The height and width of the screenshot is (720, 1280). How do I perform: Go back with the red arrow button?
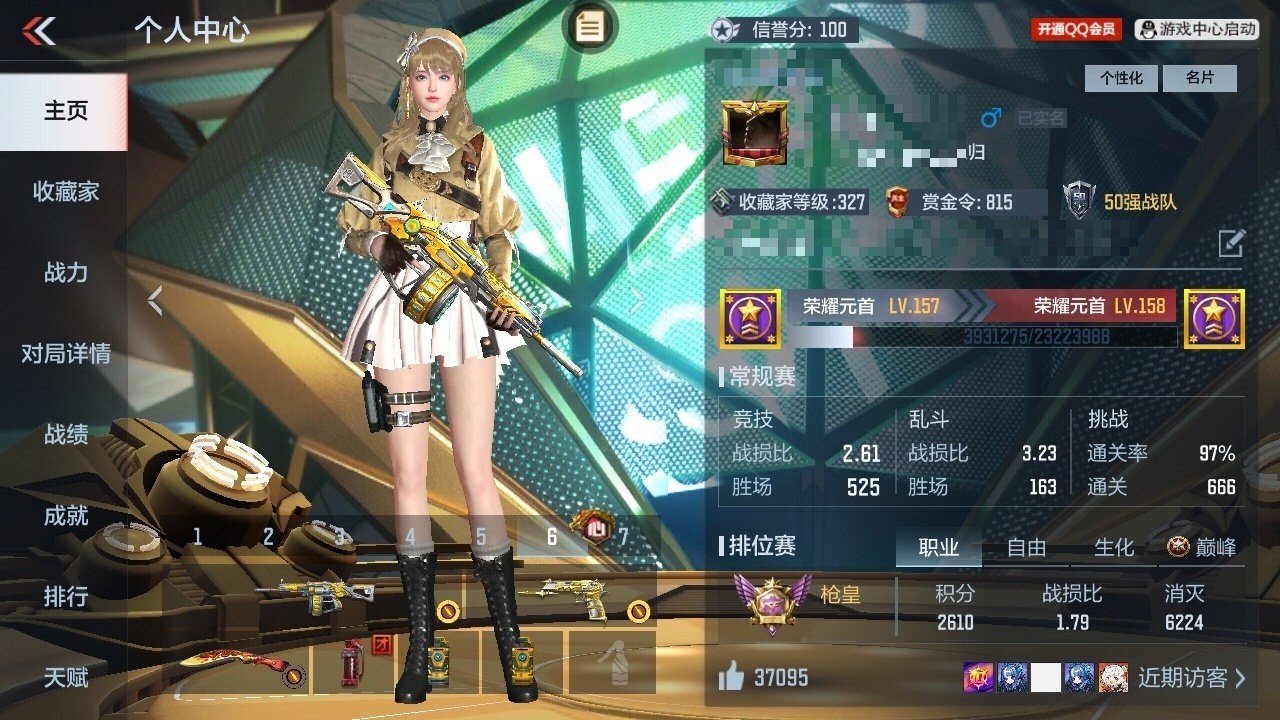[40, 31]
